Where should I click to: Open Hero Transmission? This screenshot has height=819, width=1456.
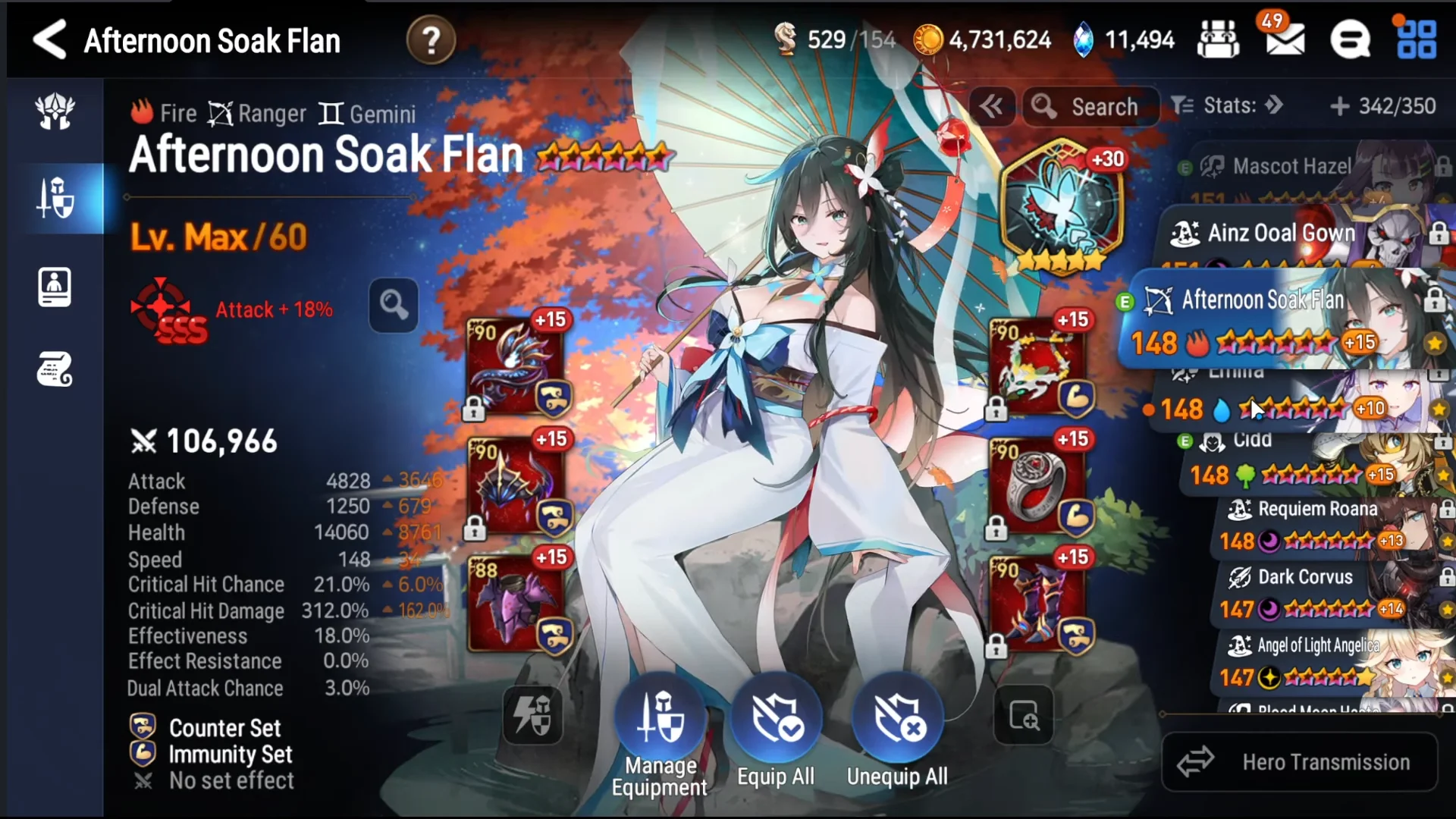click(x=1300, y=762)
